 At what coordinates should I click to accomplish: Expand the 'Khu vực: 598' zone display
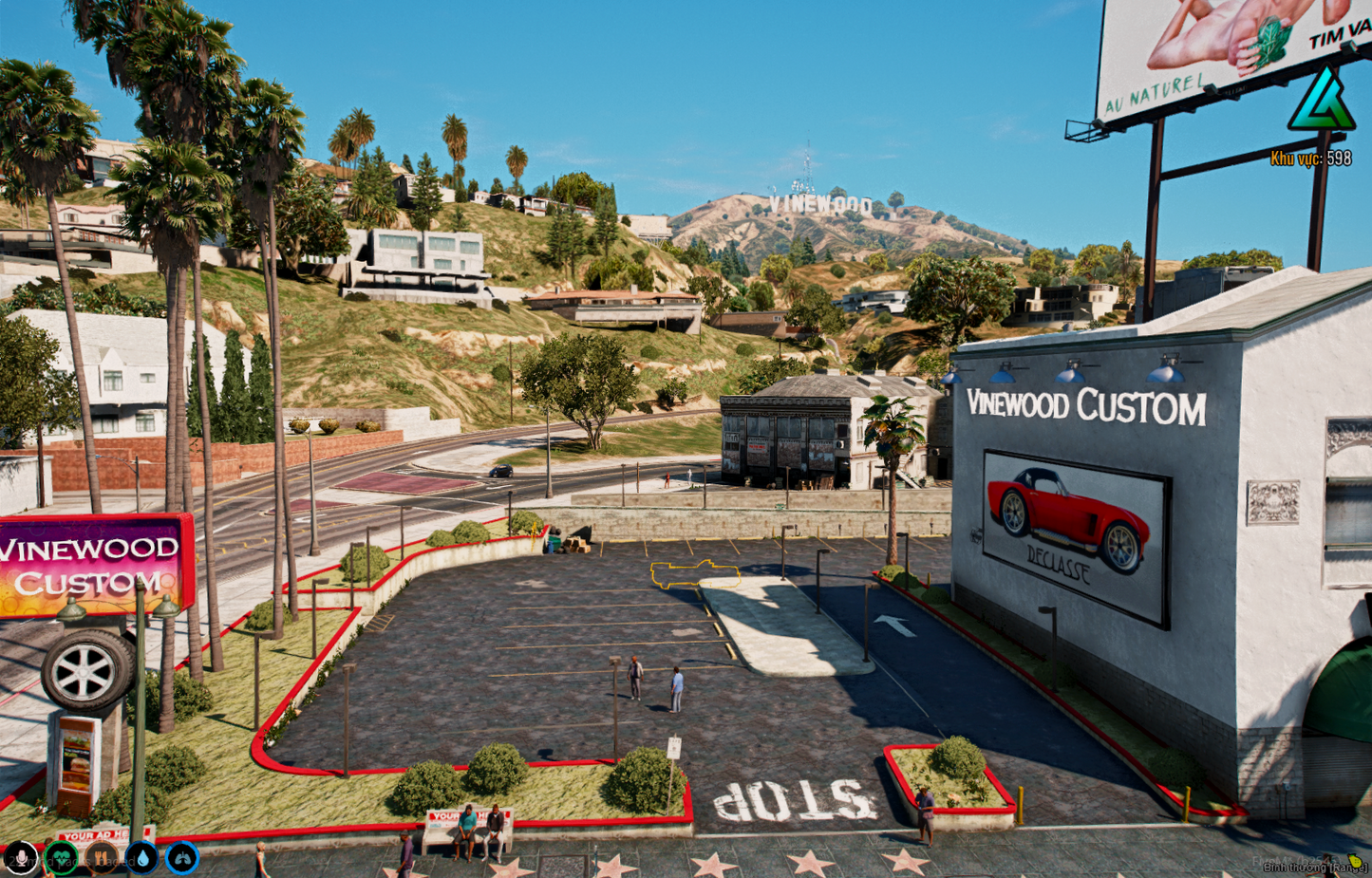pos(1314,159)
